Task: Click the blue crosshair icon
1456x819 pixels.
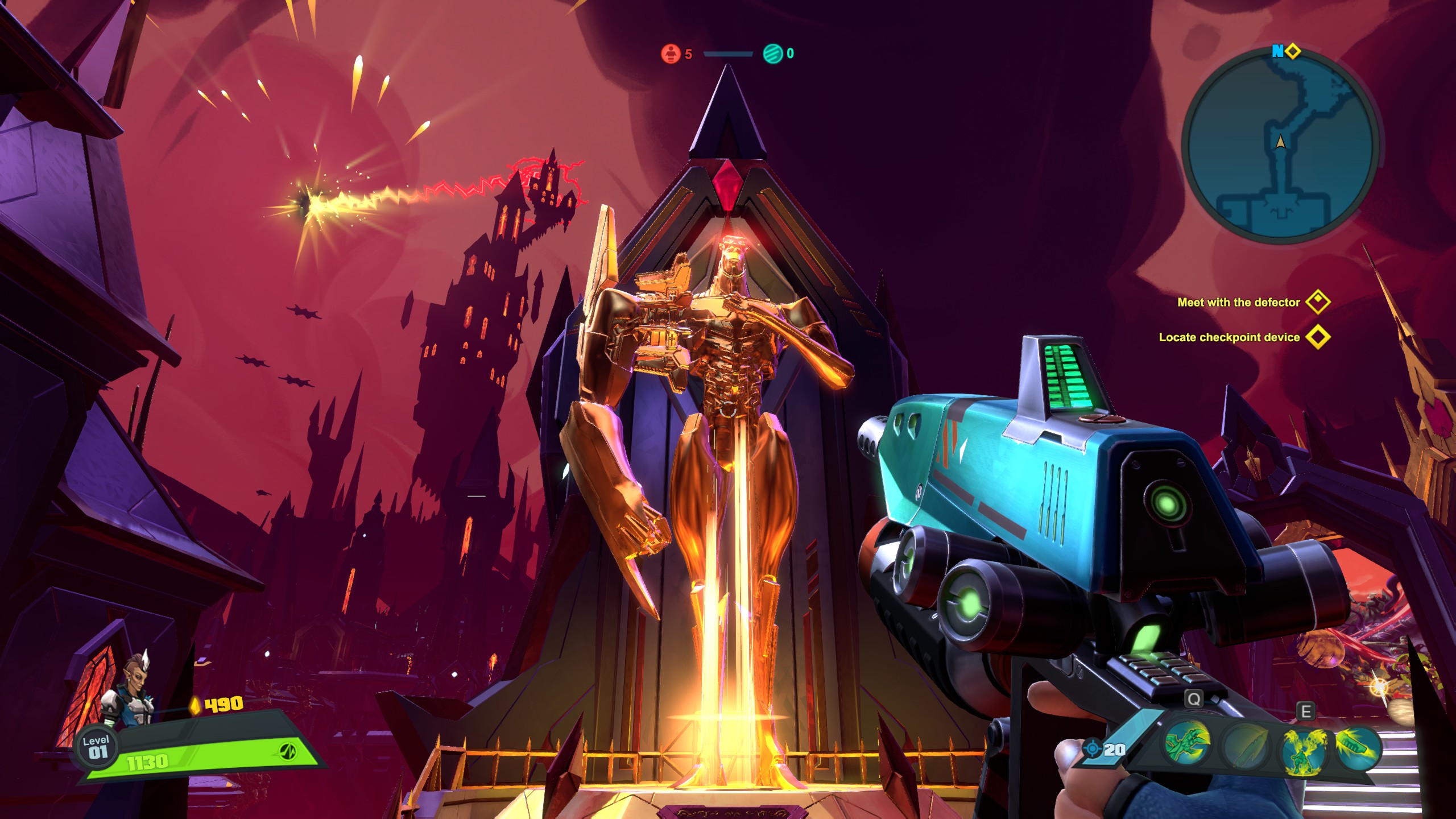Action: [x=1092, y=748]
